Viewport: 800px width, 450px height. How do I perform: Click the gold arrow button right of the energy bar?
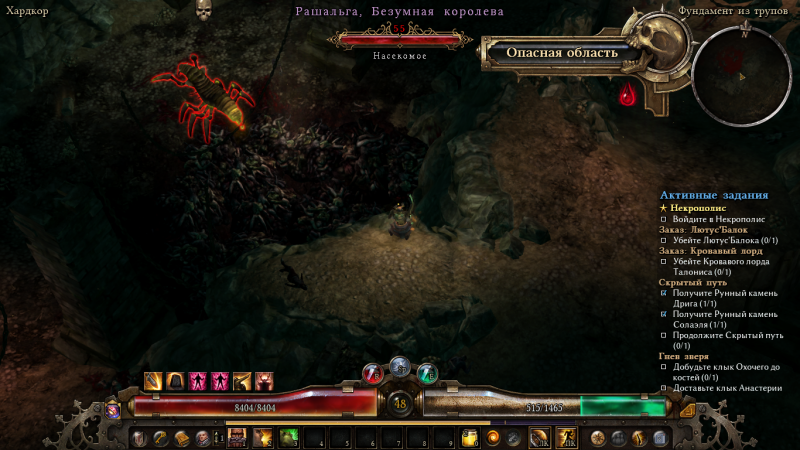coord(687,408)
